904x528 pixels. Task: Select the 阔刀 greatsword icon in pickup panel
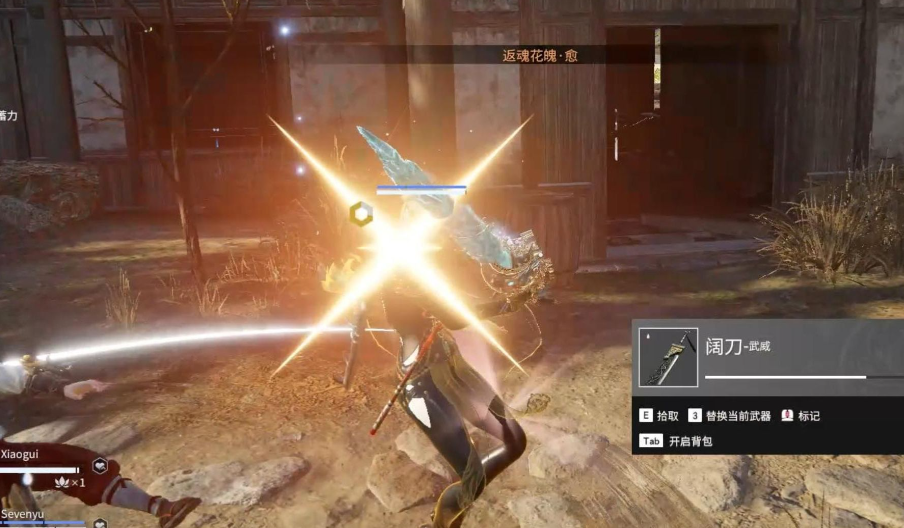(x=668, y=357)
